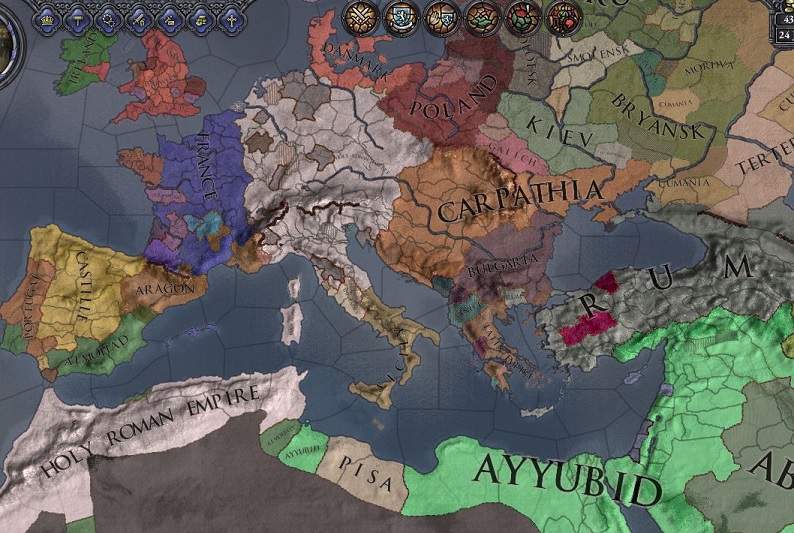Click the crossed swords alert icon

(360, 17)
